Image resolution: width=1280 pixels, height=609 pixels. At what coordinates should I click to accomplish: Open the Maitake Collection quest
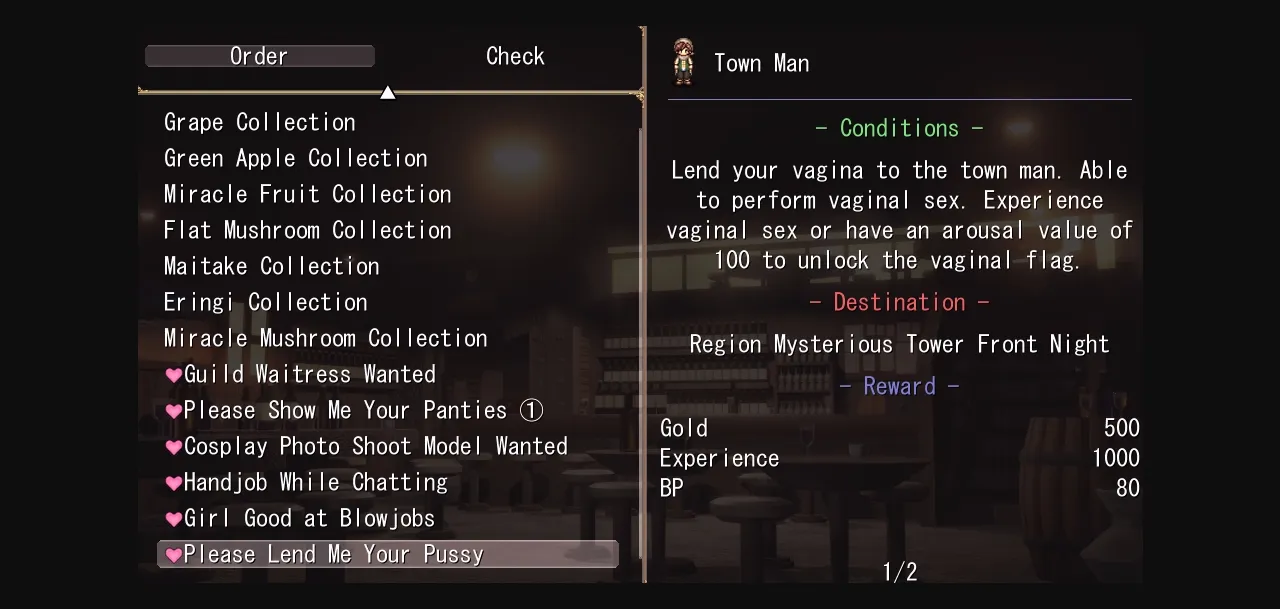point(272,266)
